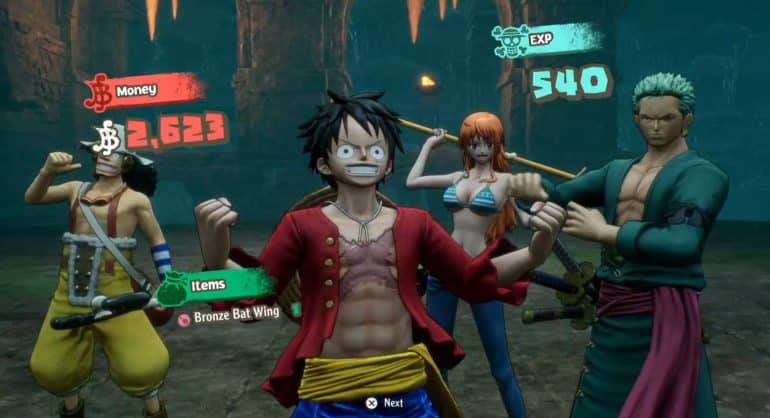Viewport: 770px width, 418px height.
Task: Continue with the Next prompt
Action: pyautogui.click(x=385, y=403)
